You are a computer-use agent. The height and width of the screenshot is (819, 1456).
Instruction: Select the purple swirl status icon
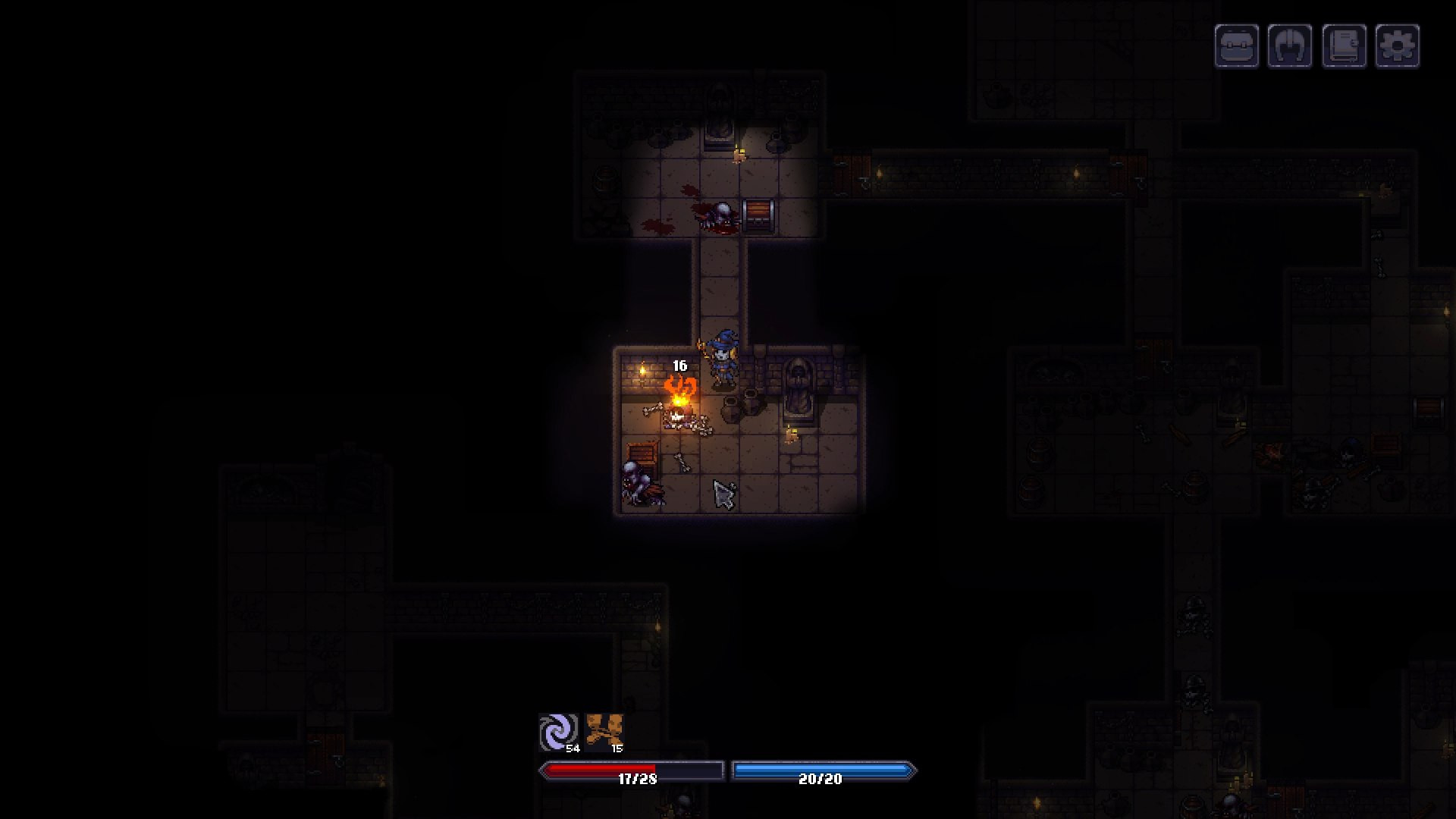coord(557,733)
